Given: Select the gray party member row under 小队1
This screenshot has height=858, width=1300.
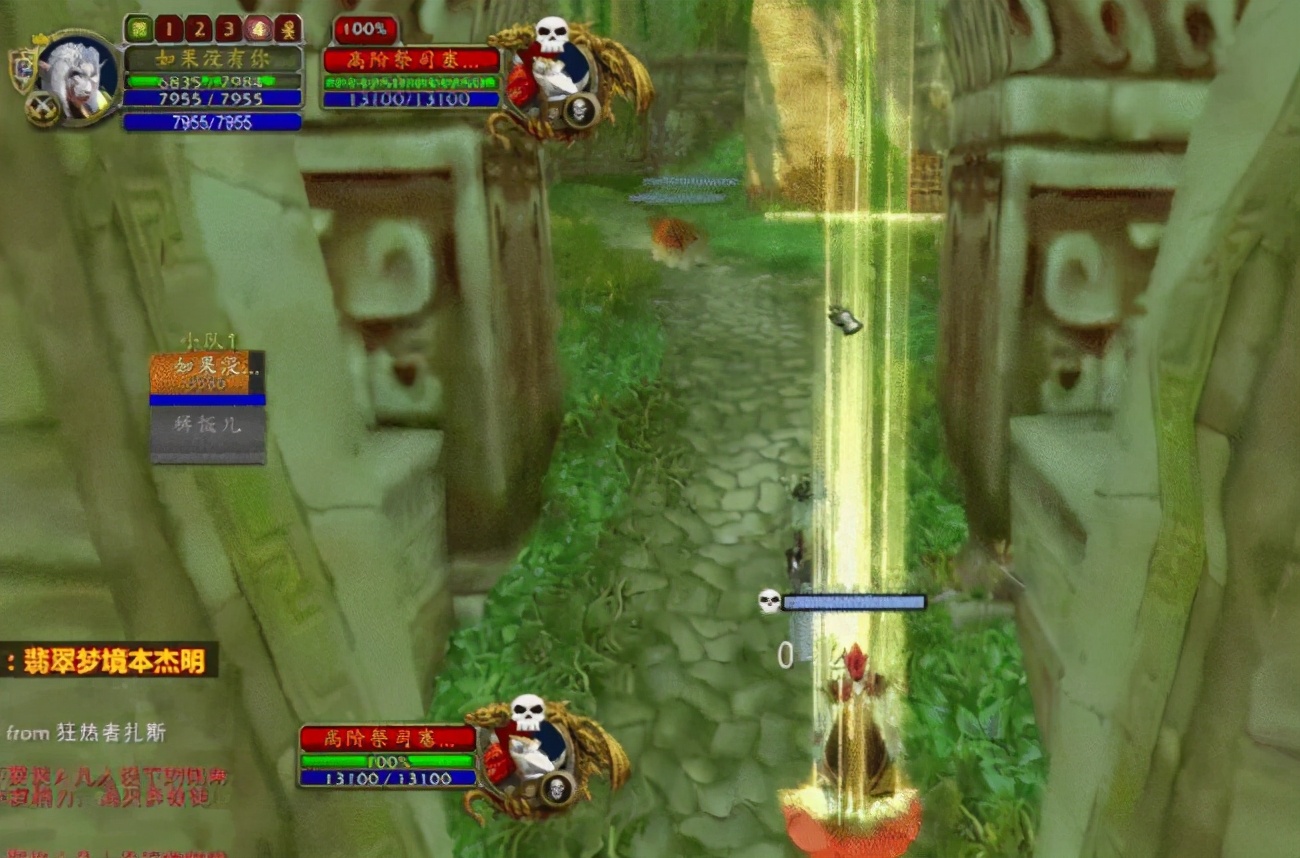Looking at the screenshot, I should [208, 427].
